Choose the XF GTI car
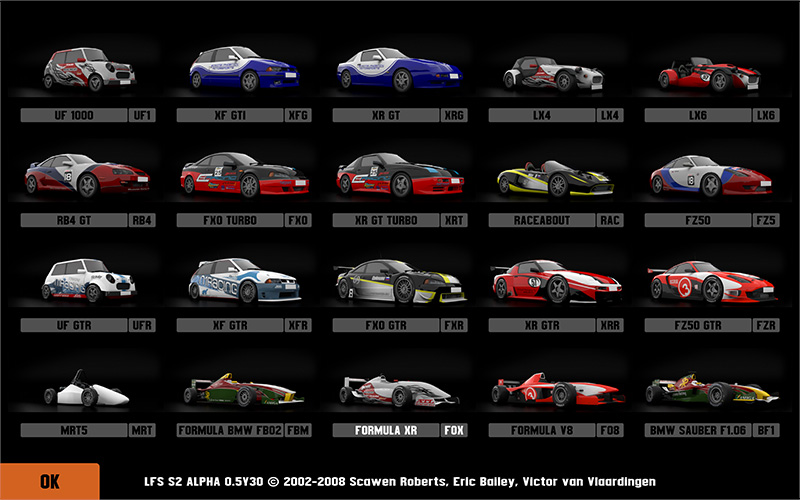This screenshot has width=800, height=500. coord(245,72)
